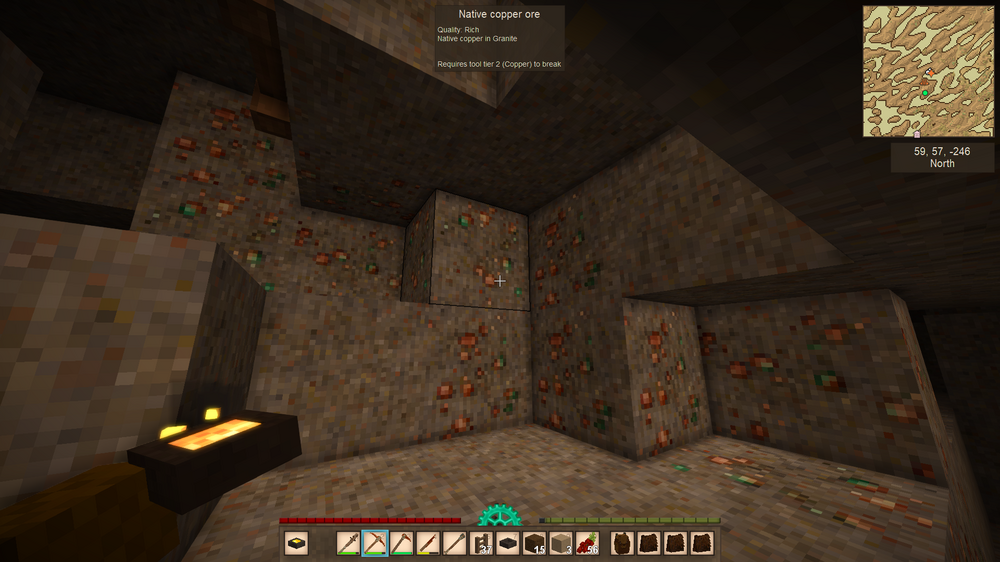
Task: Select the highlighted pickaxe hotbar slot
Action: click(375, 543)
